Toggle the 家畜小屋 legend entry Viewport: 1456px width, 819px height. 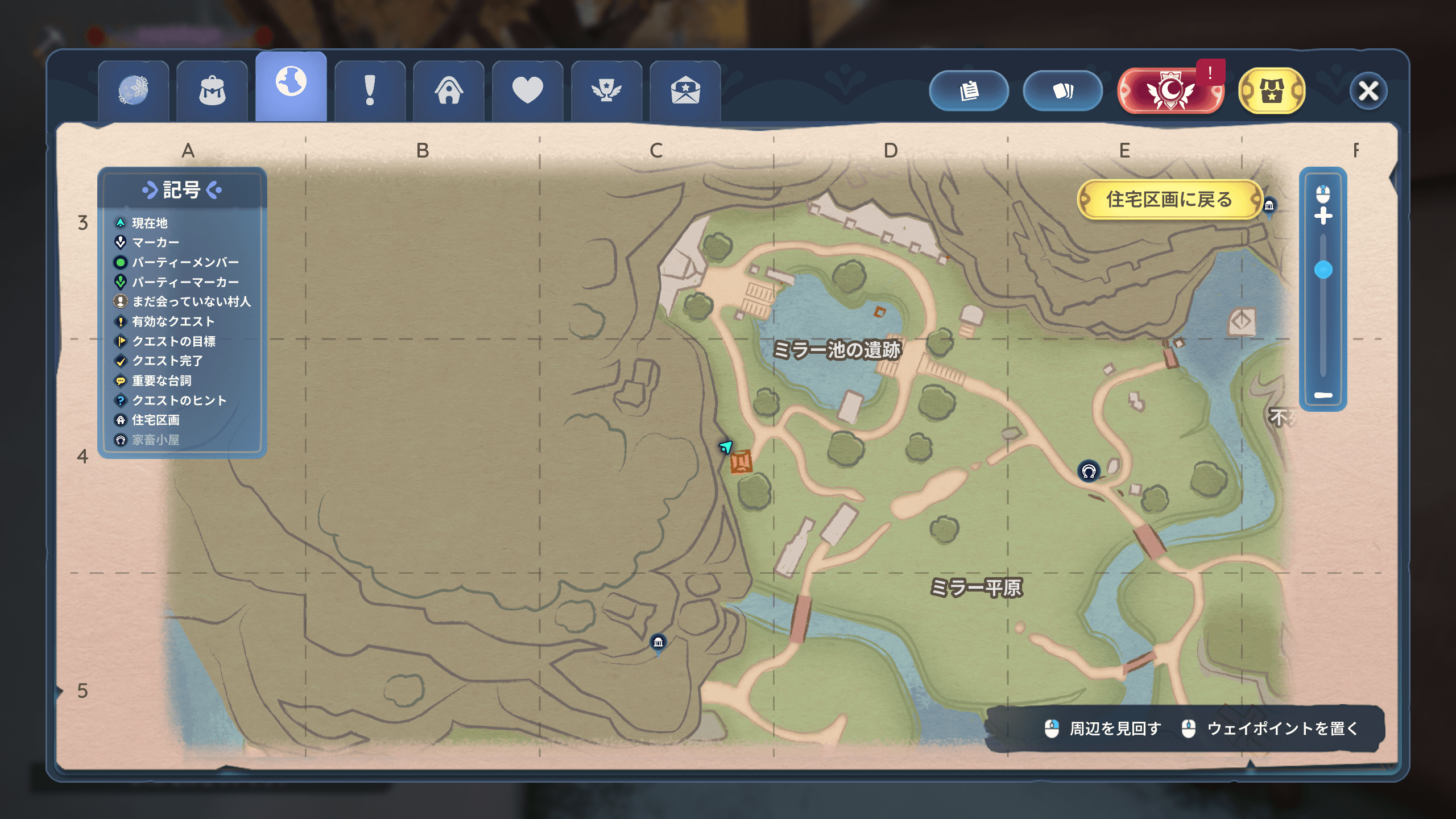155,440
